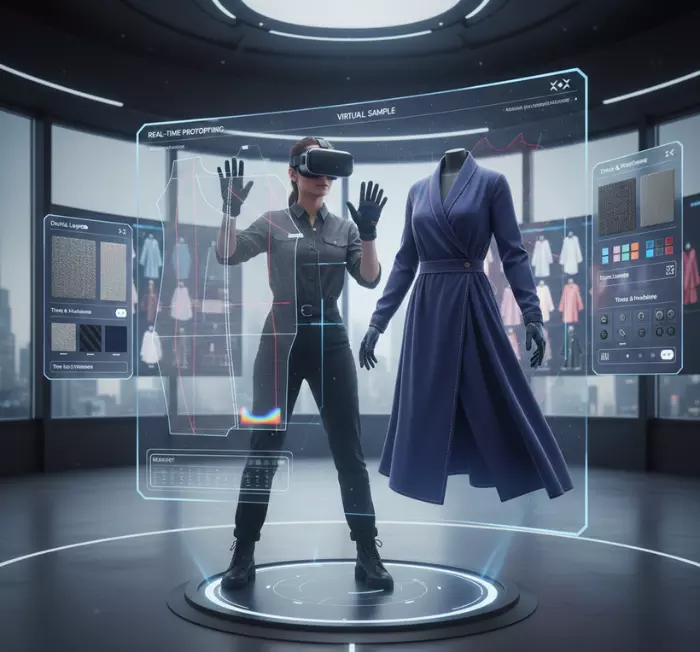
Task: Select the diagonal striped black fabric swatch
Action: [x=90, y=338]
